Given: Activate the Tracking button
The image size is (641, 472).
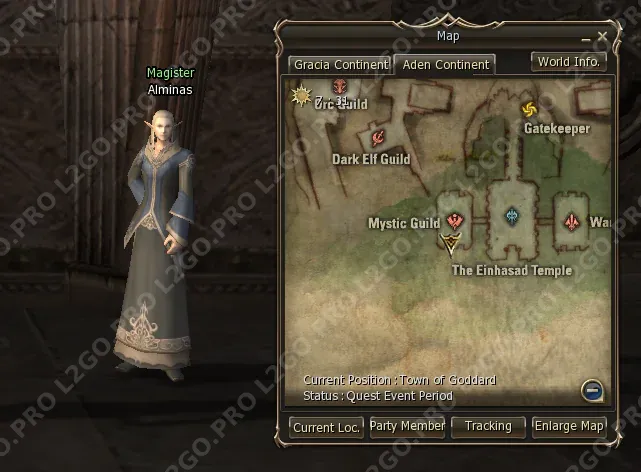Looking at the screenshot, I should [488, 427].
